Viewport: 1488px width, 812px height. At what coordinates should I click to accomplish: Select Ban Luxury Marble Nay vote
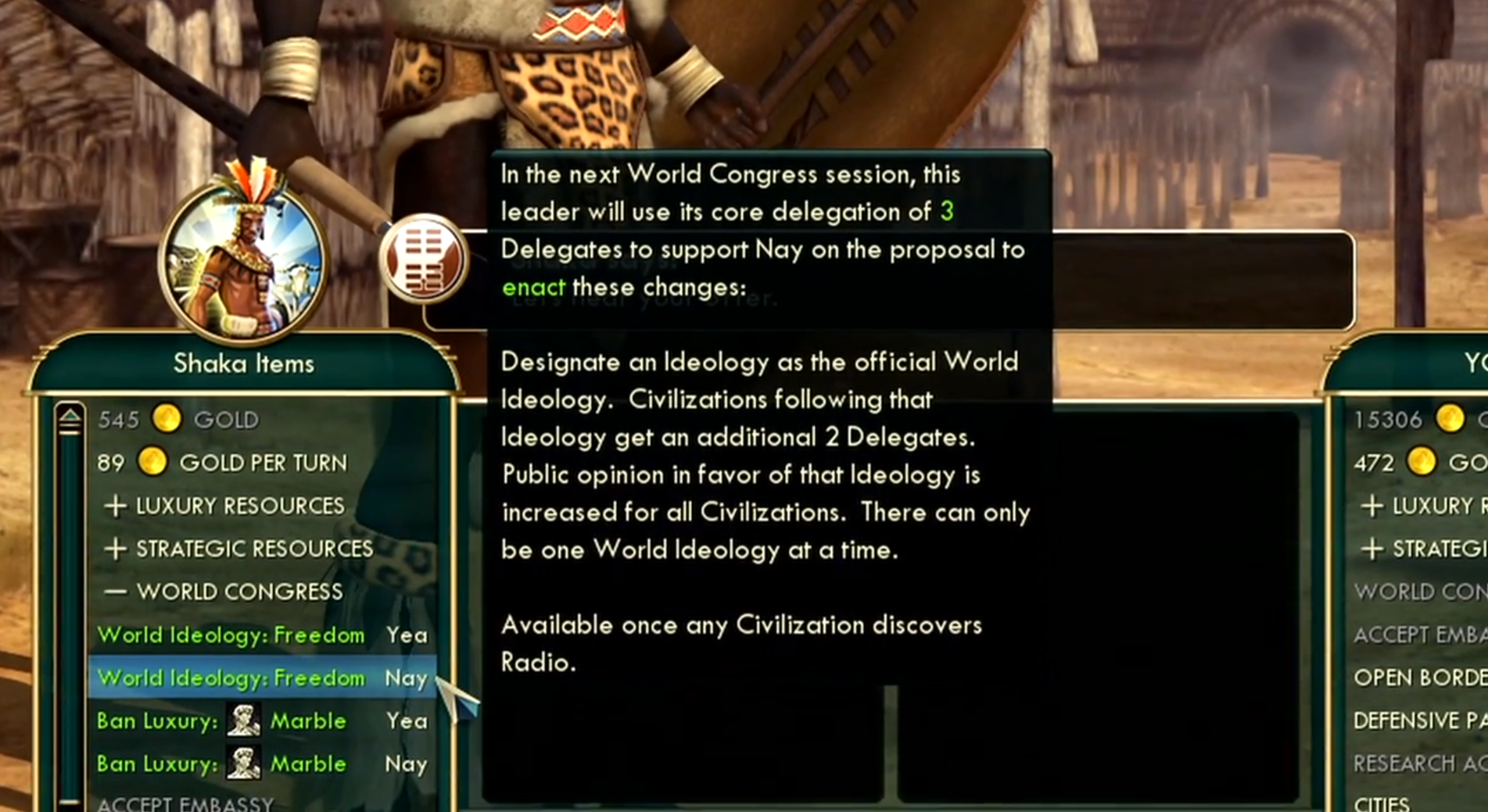tap(261, 764)
